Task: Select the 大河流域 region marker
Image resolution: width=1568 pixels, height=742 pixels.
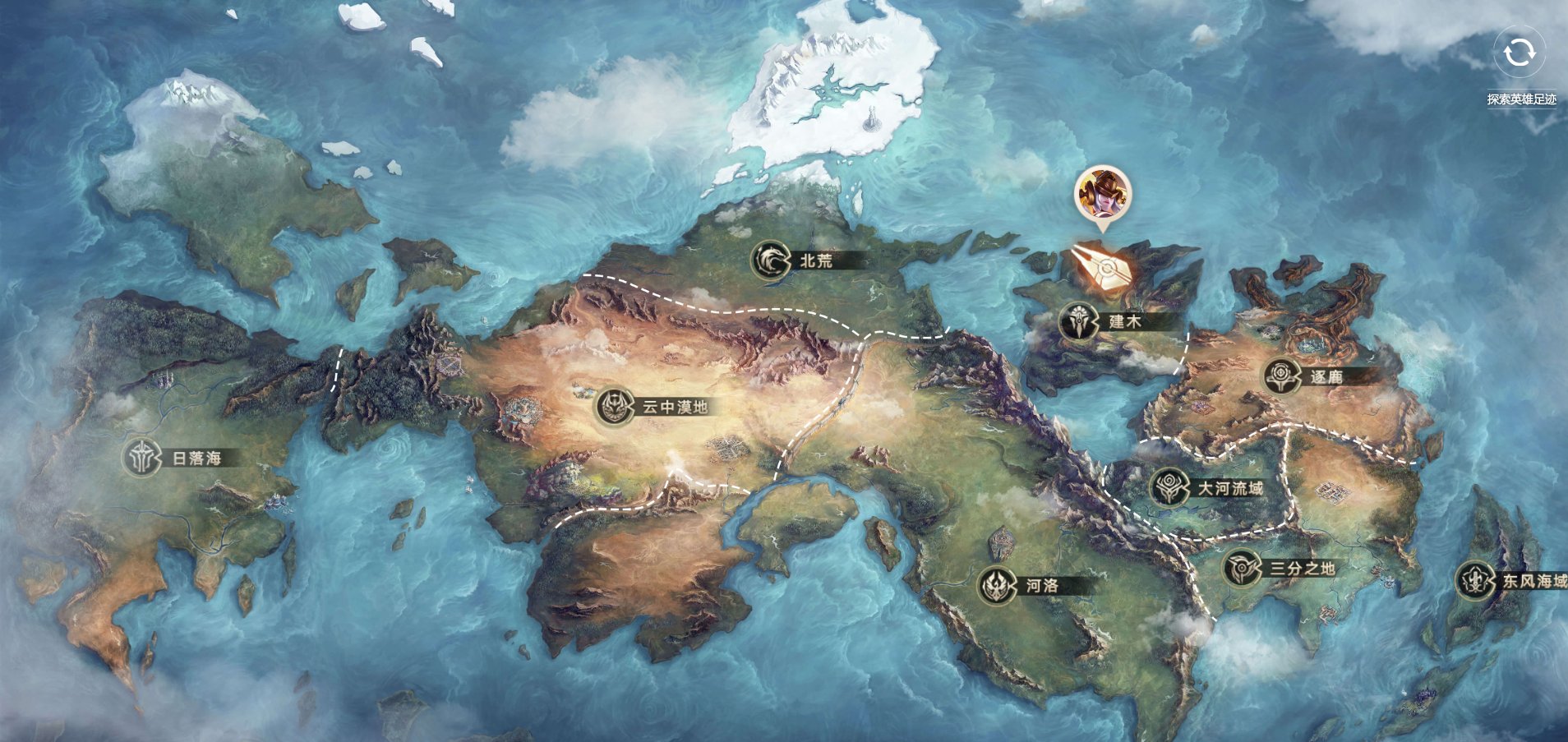Action: tap(1170, 488)
